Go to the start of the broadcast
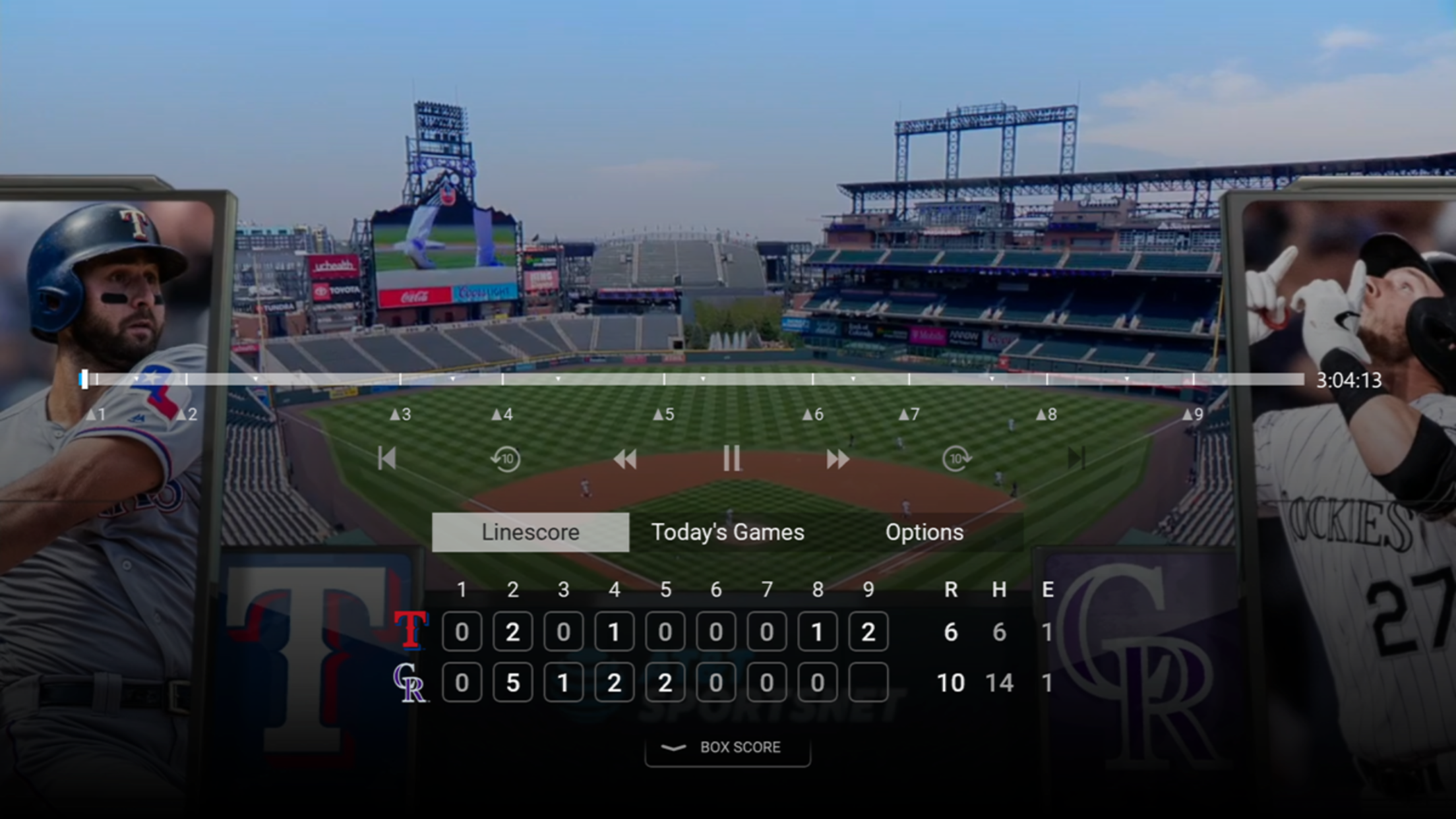 point(387,458)
